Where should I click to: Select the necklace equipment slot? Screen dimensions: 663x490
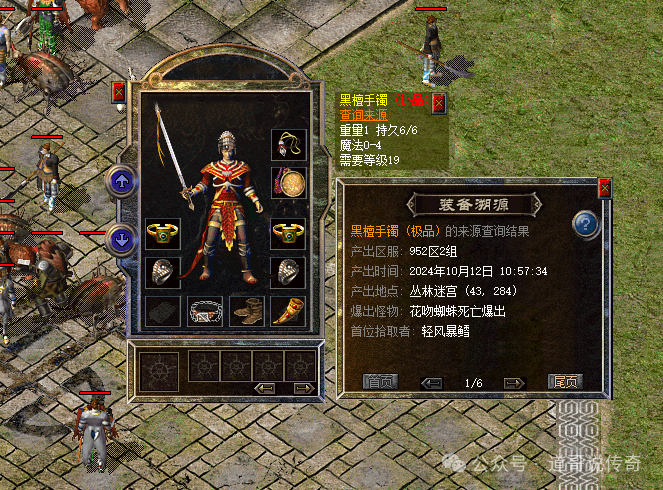[x=289, y=145]
